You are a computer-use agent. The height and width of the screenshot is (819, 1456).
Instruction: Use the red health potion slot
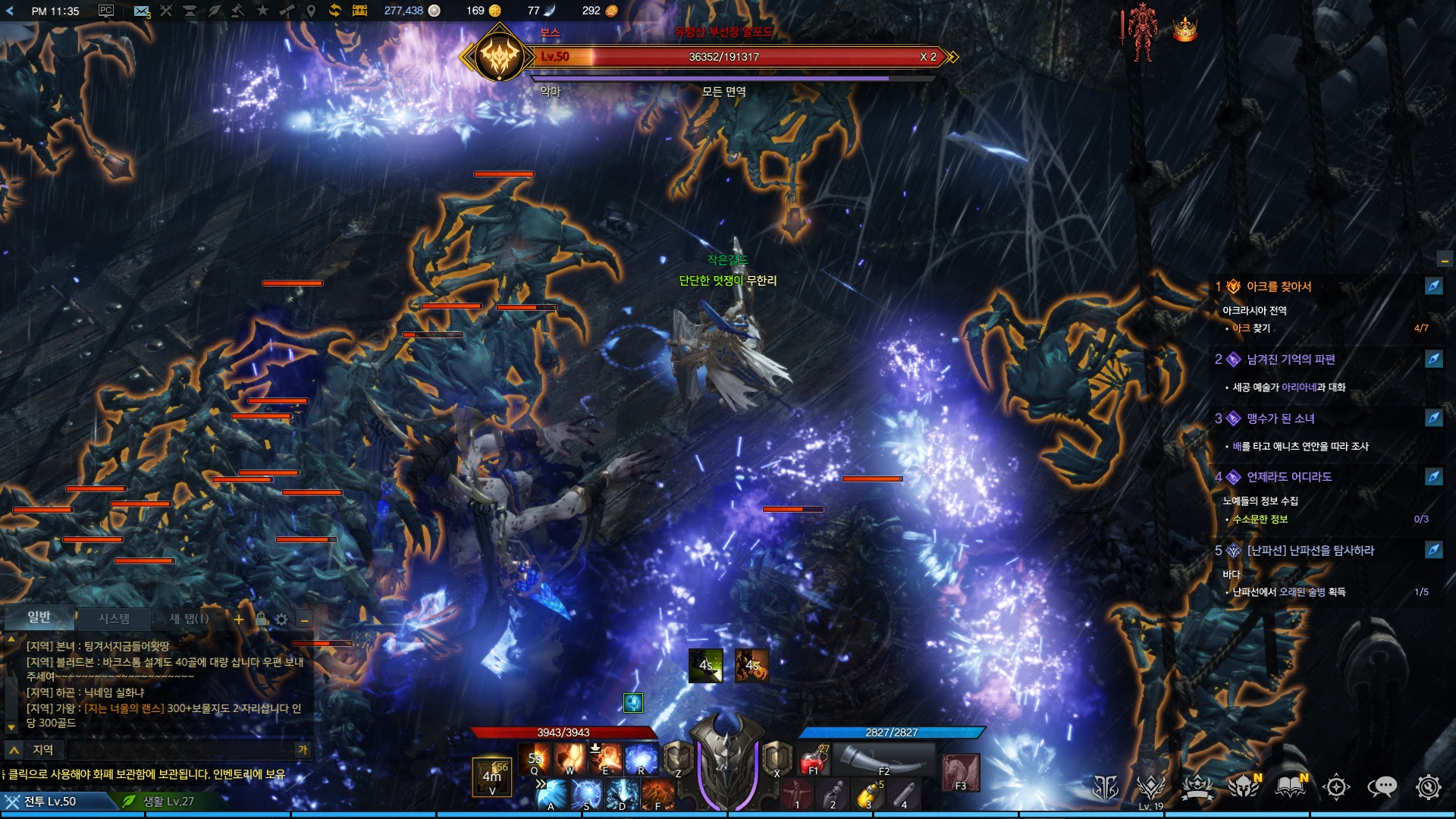814,758
